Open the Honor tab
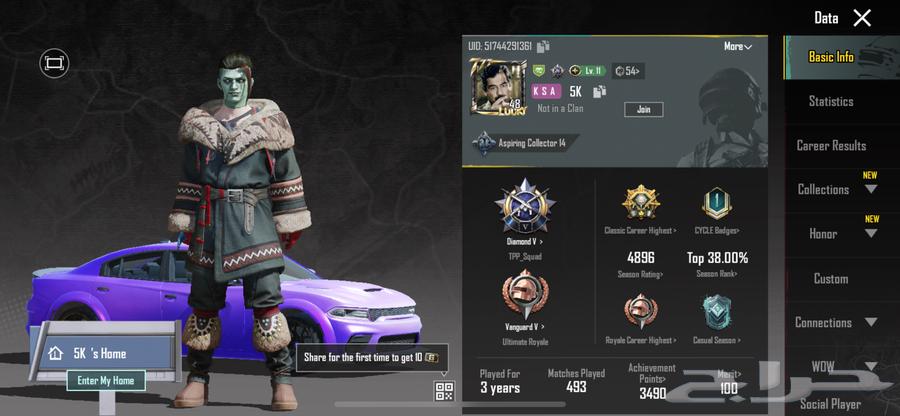900x416 pixels. 836,234
